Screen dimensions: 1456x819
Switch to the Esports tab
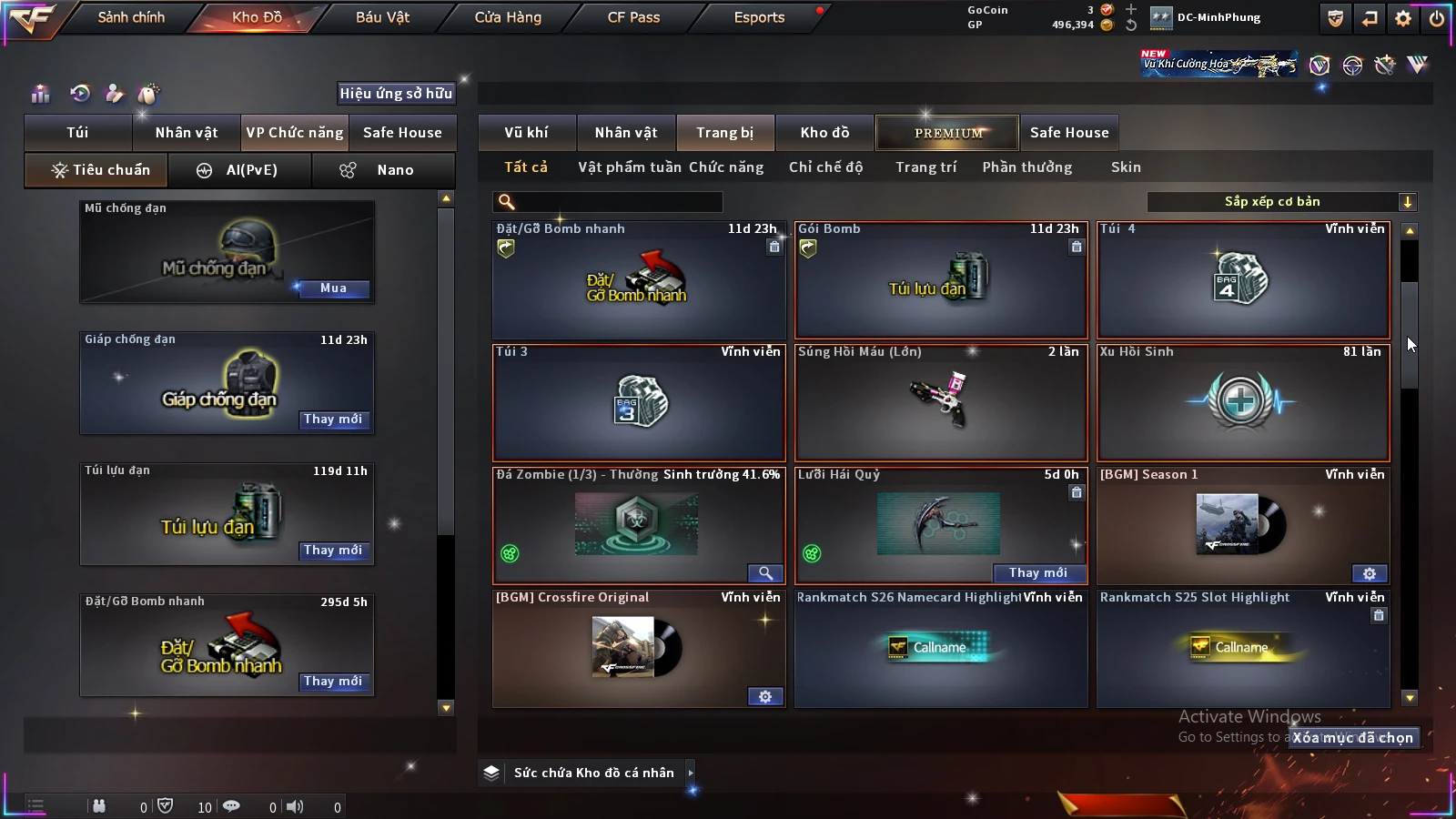pos(759,17)
